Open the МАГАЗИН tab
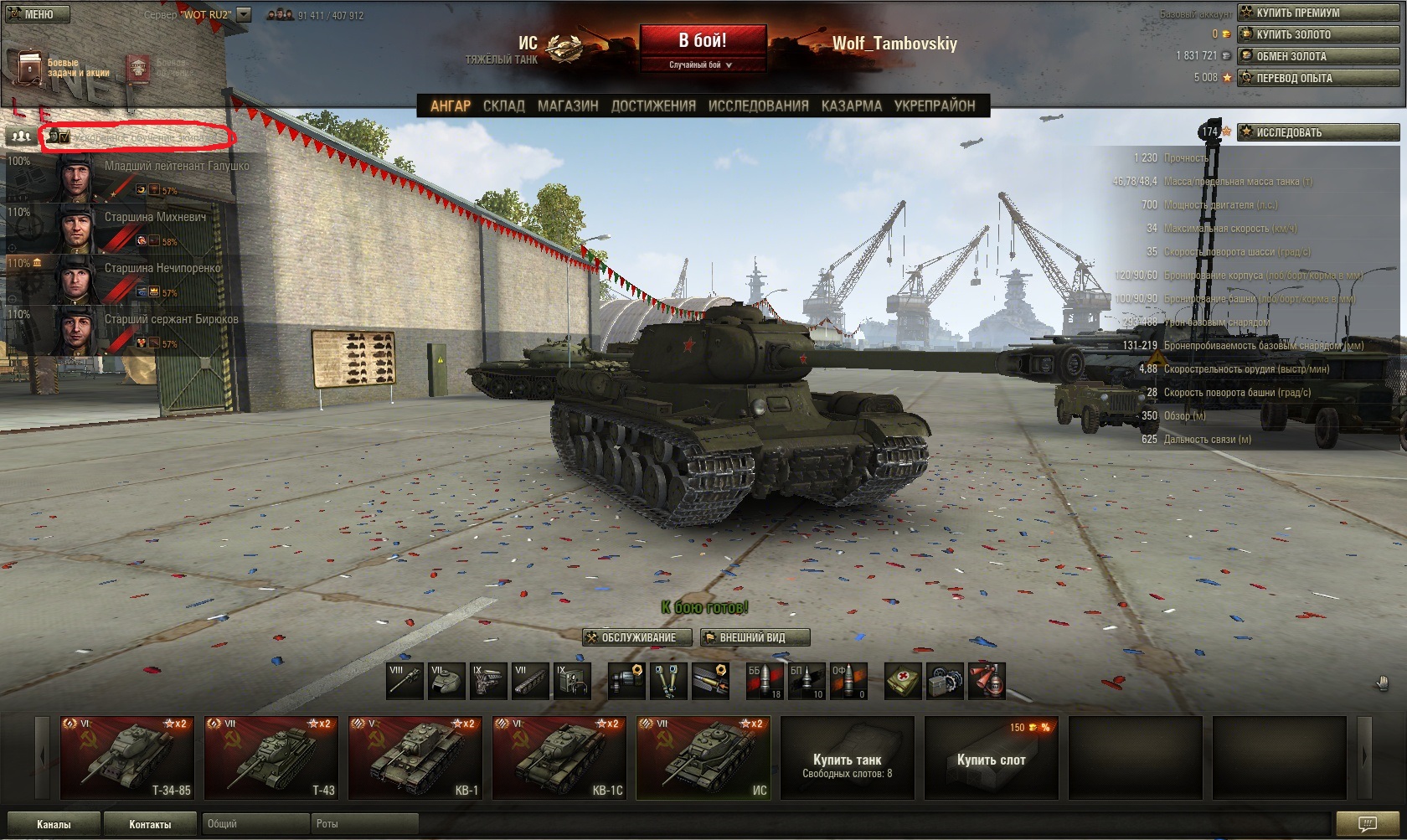1407x840 pixels. [x=568, y=106]
